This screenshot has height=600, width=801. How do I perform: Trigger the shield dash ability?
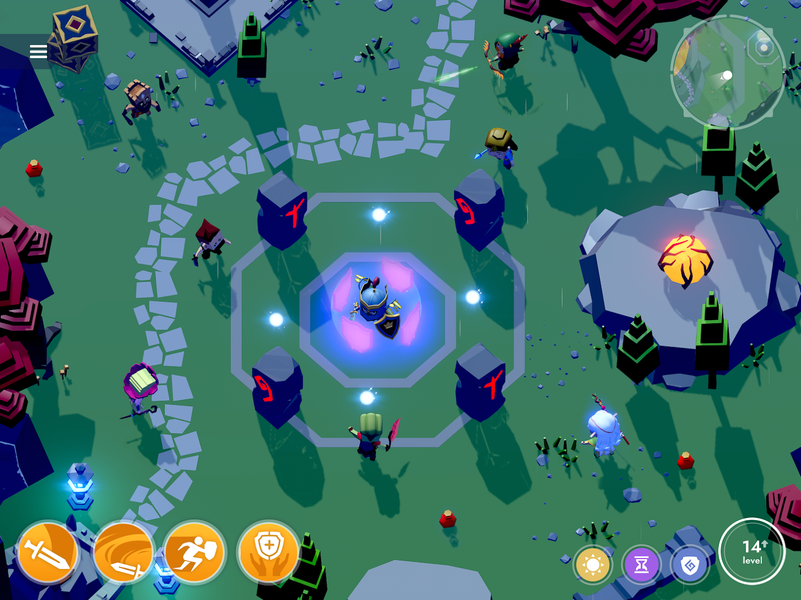click(x=195, y=552)
